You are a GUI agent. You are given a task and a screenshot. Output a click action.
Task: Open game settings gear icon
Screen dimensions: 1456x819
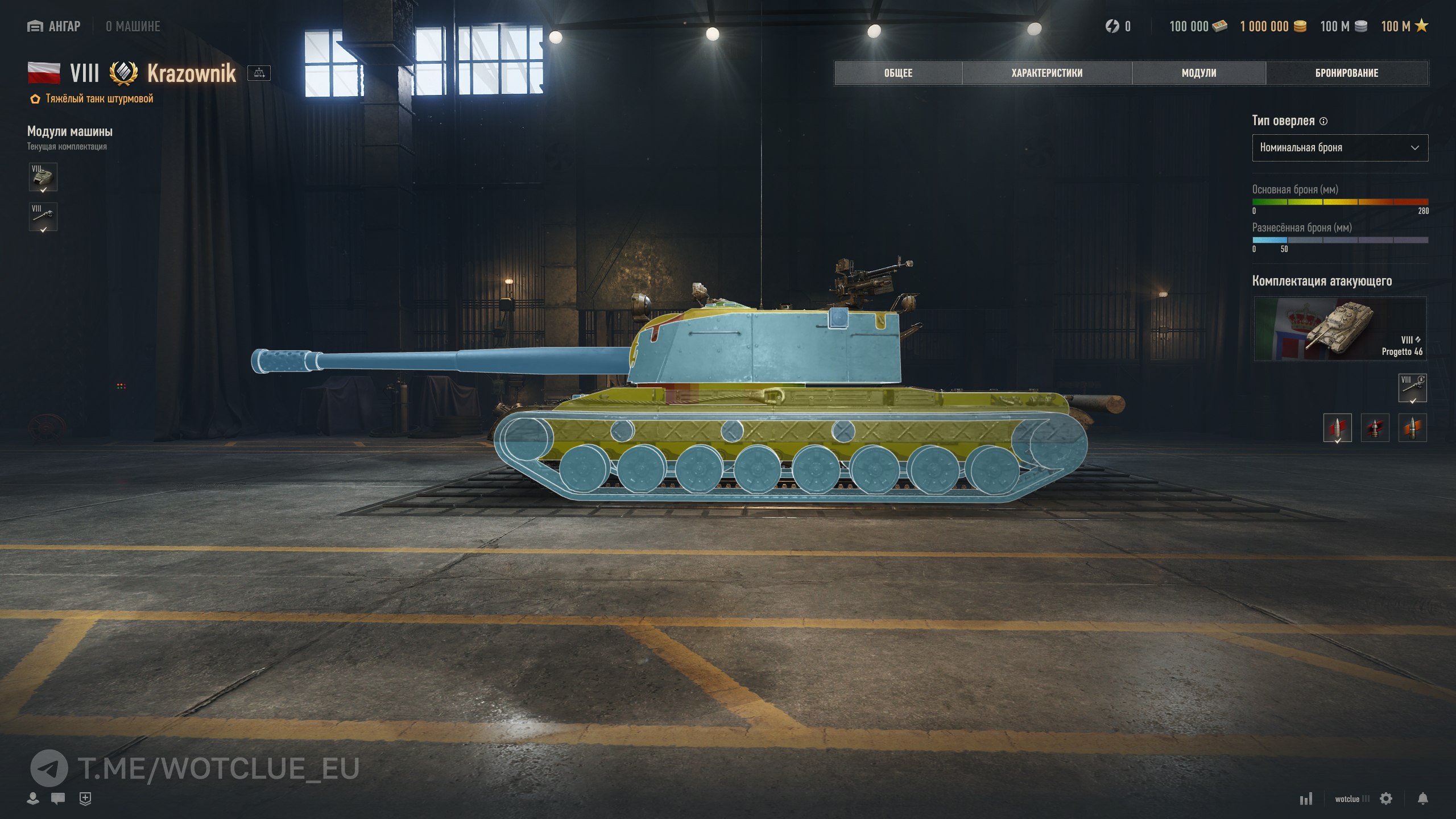[x=1386, y=799]
